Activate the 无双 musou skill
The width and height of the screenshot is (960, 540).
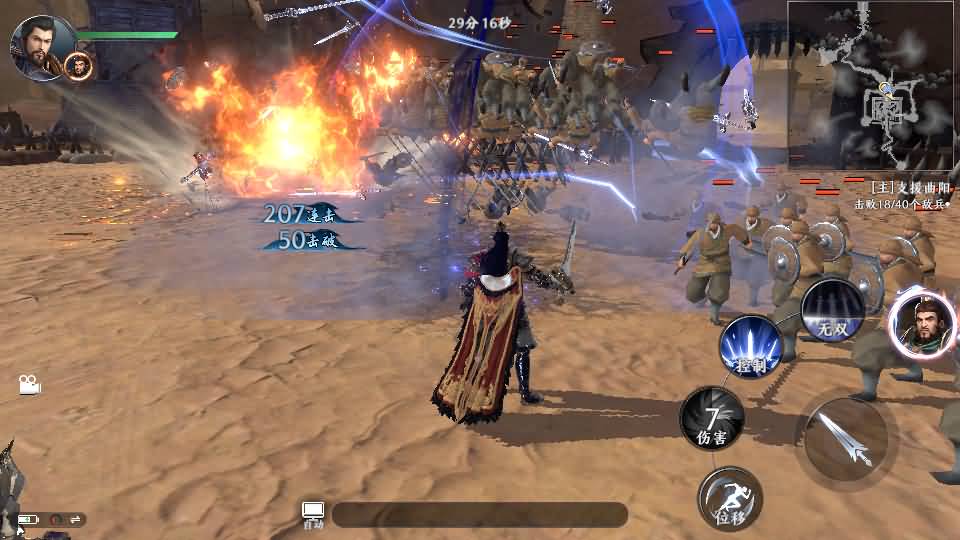point(832,311)
